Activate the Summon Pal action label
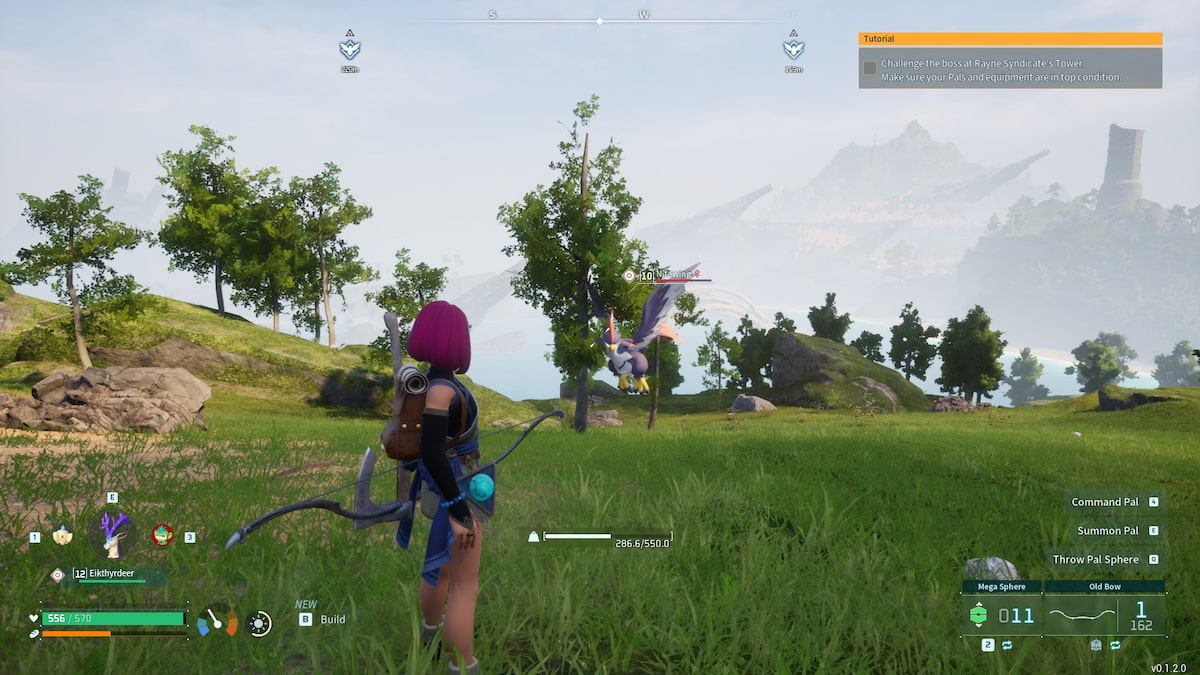 click(1107, 531)
